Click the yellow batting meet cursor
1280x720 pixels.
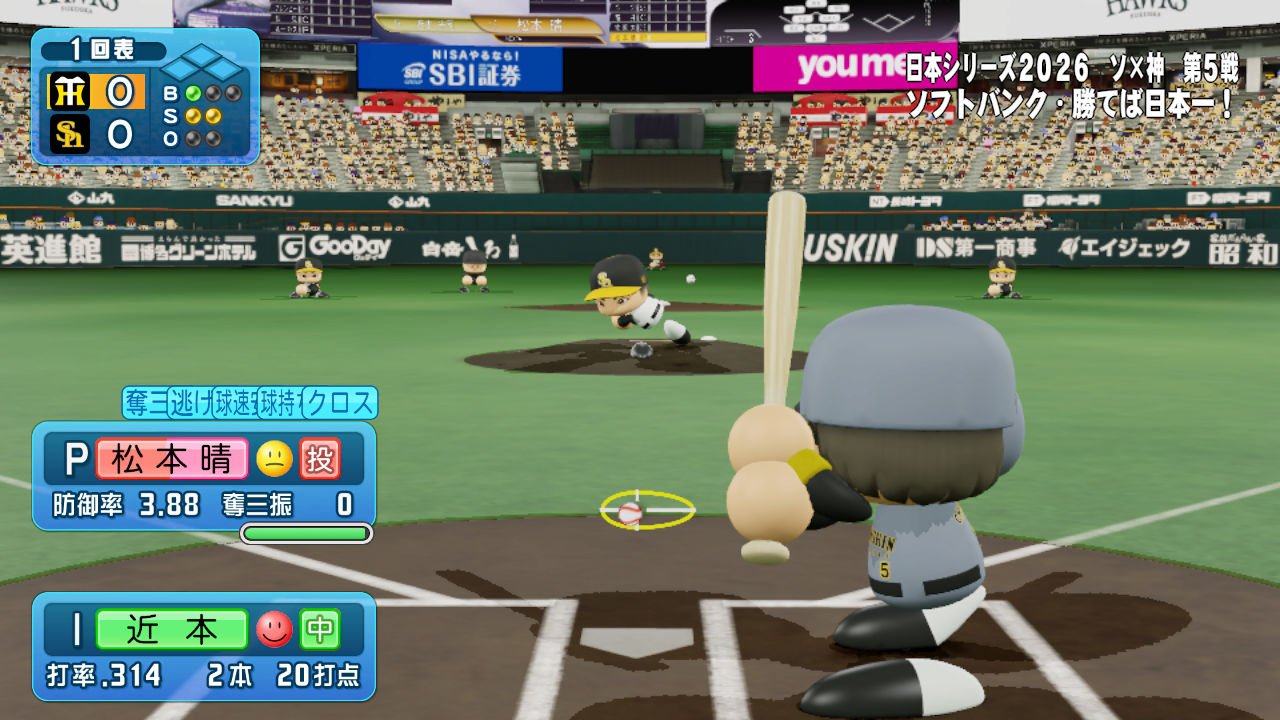[x=647, y=510]
